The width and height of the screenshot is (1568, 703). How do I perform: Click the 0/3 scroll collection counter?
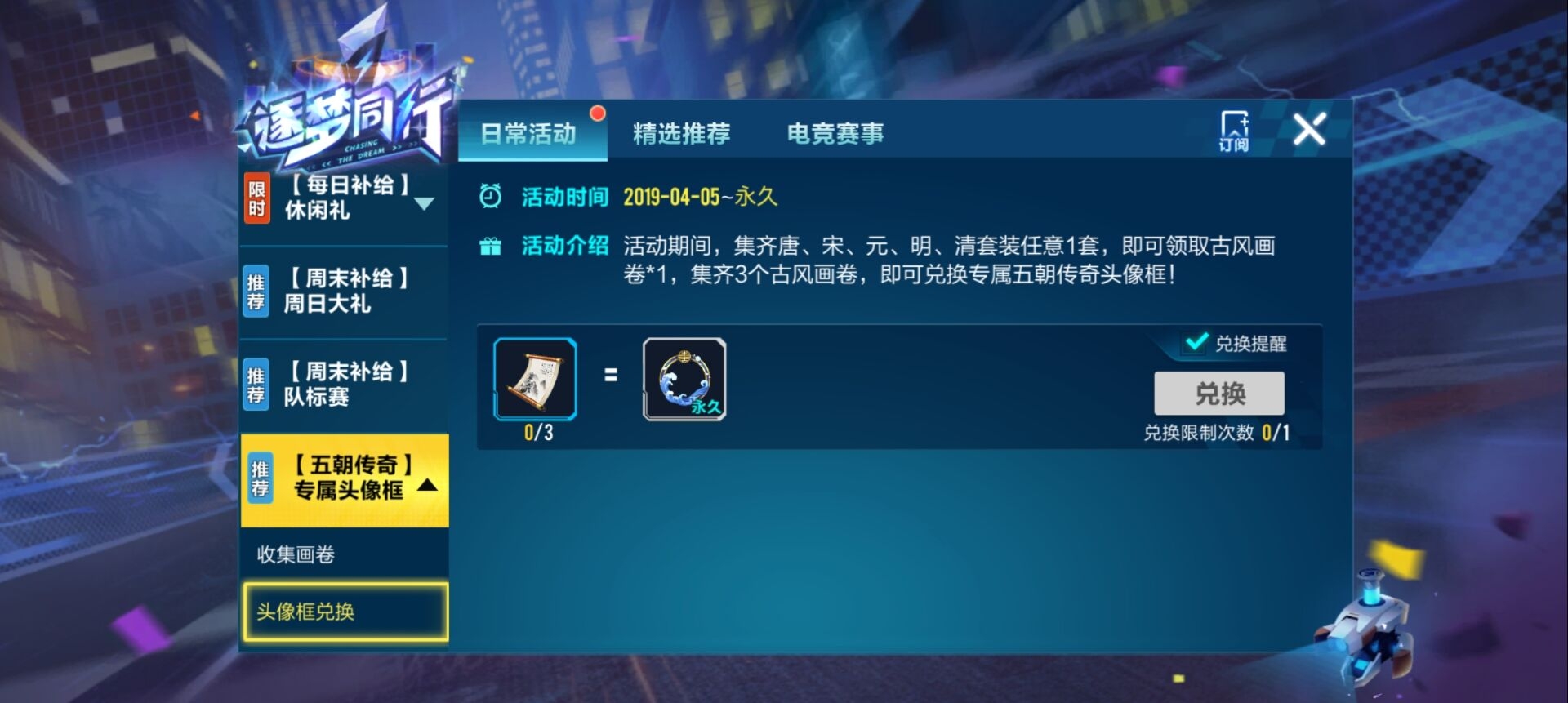(536, 433)
